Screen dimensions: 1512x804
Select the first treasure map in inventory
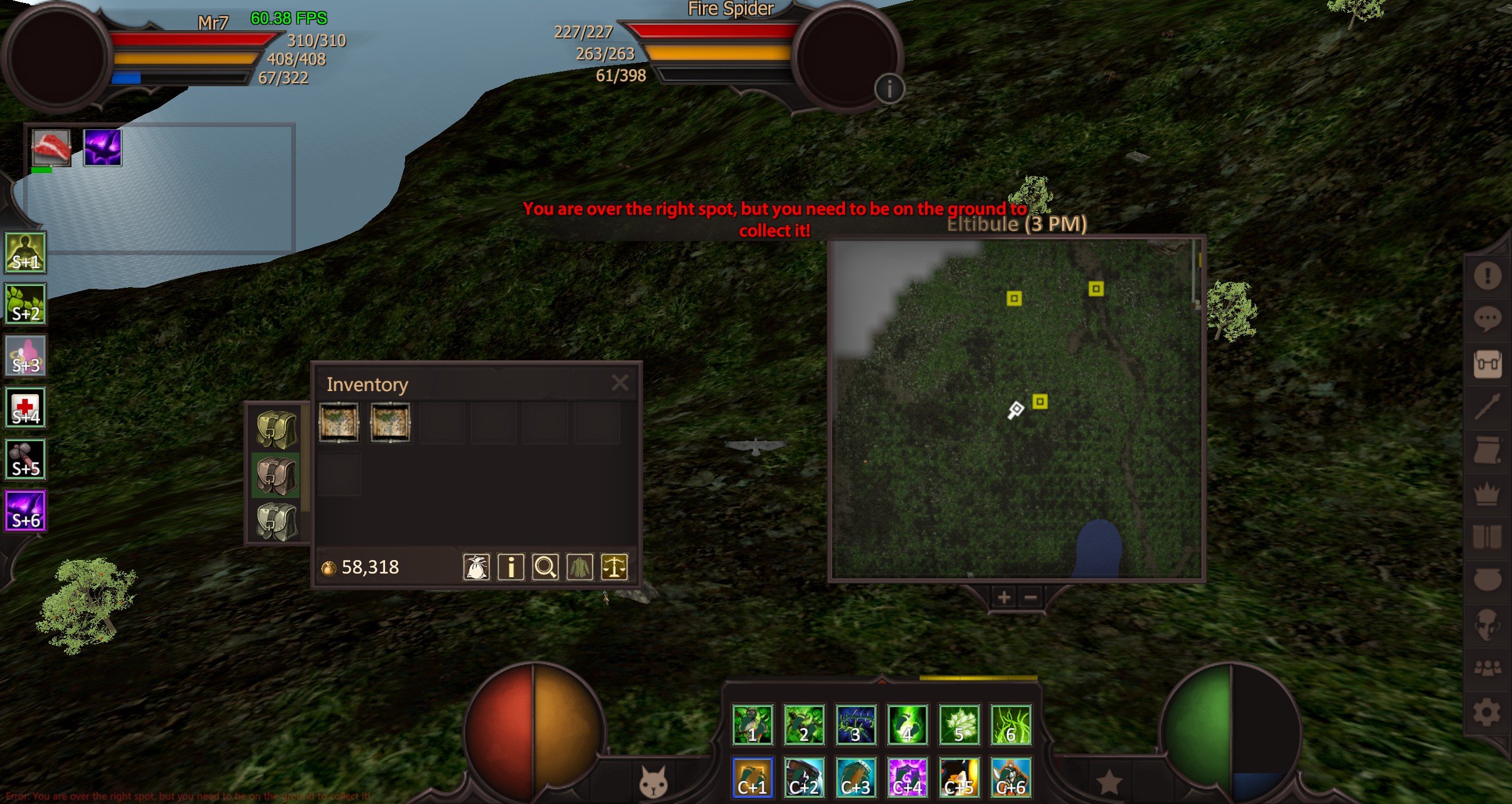coord(338,422)
